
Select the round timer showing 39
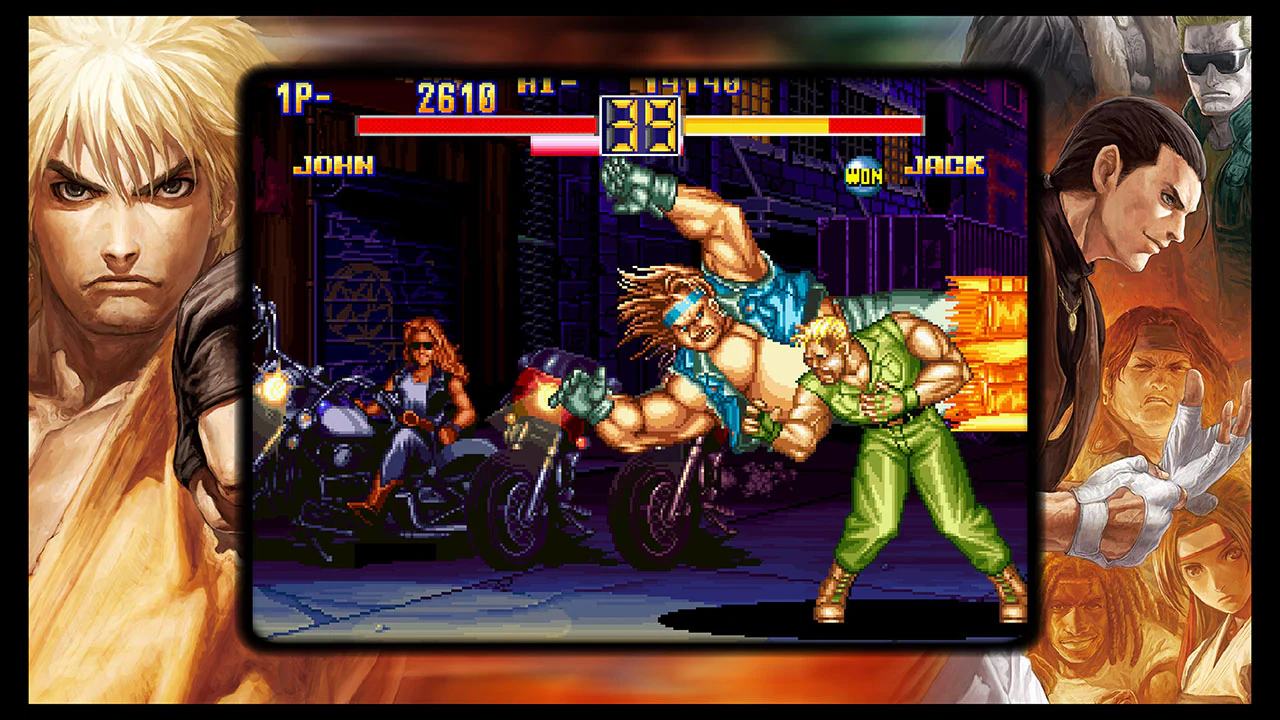tap(640, 127)
